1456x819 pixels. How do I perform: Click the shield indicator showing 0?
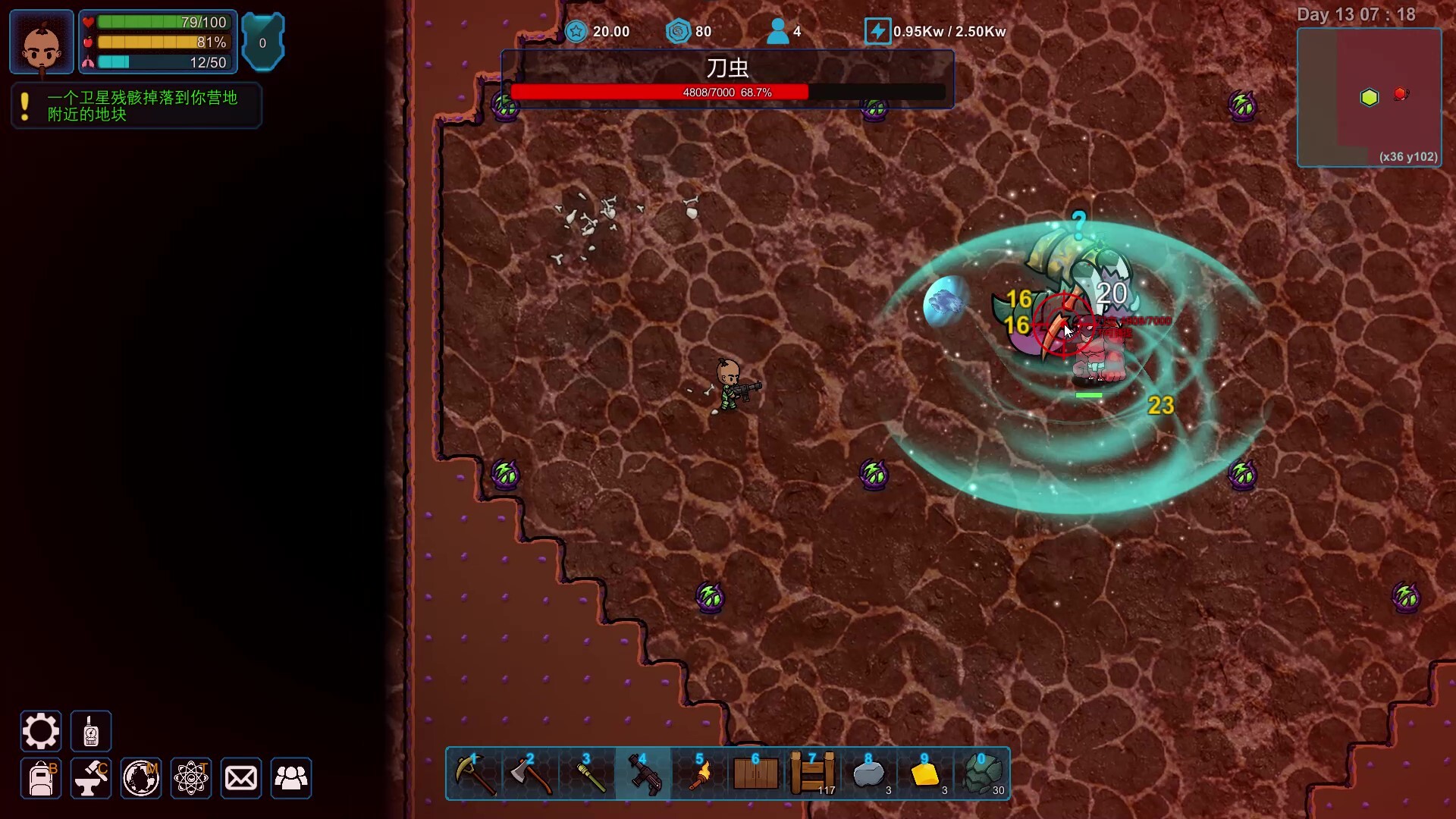pos(263,41)
